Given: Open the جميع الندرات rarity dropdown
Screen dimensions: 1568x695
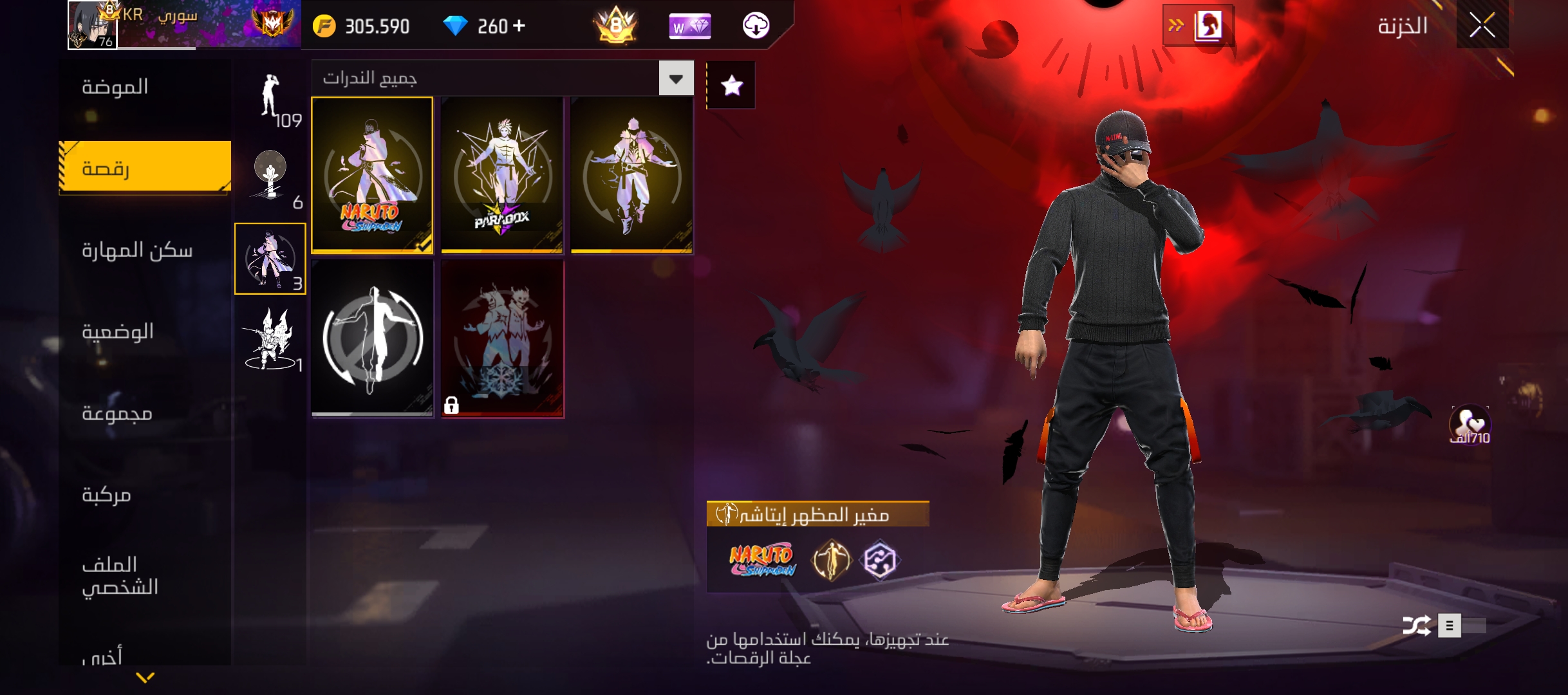Looking at the screenshot, I should coord(489,78).
